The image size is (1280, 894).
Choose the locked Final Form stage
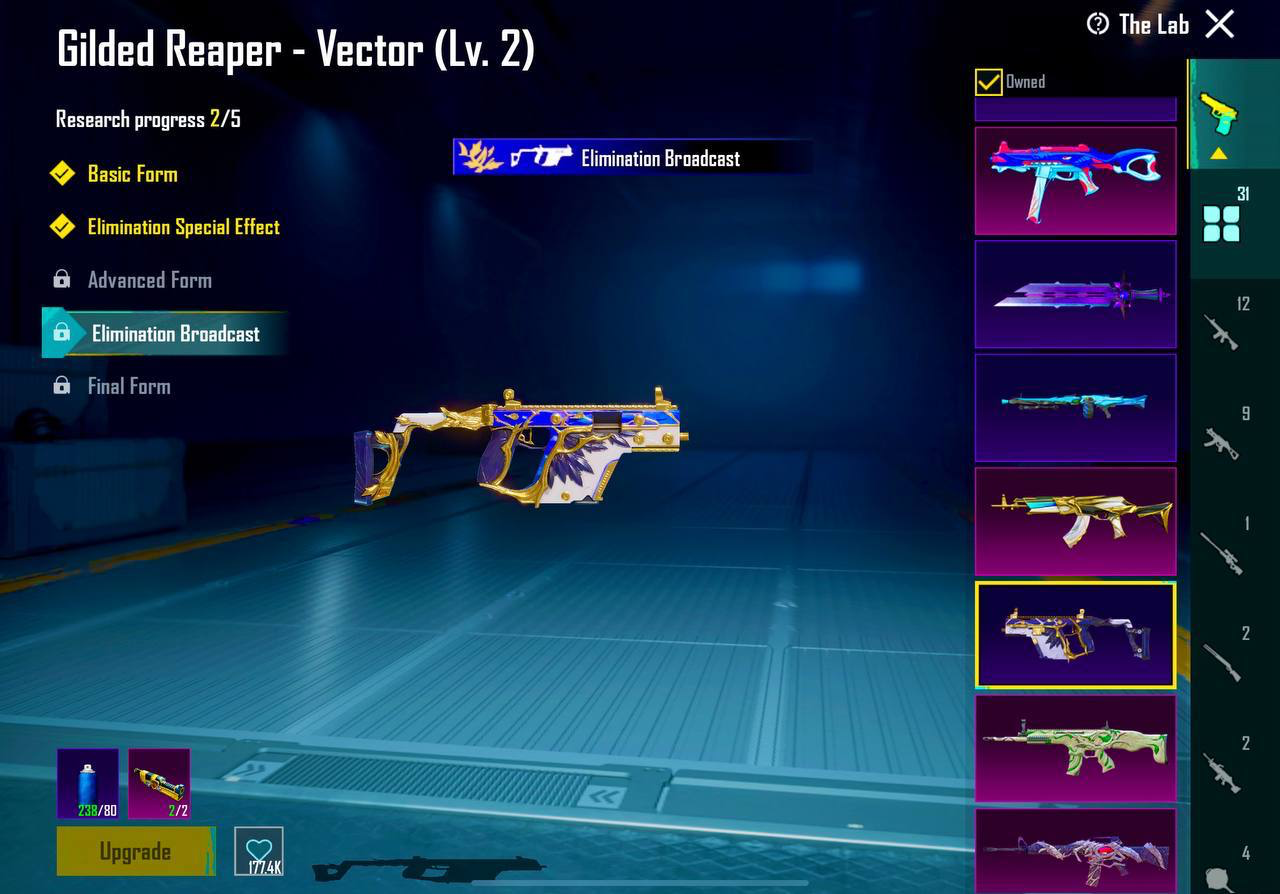pyautogui.click(x=128, y=386)
